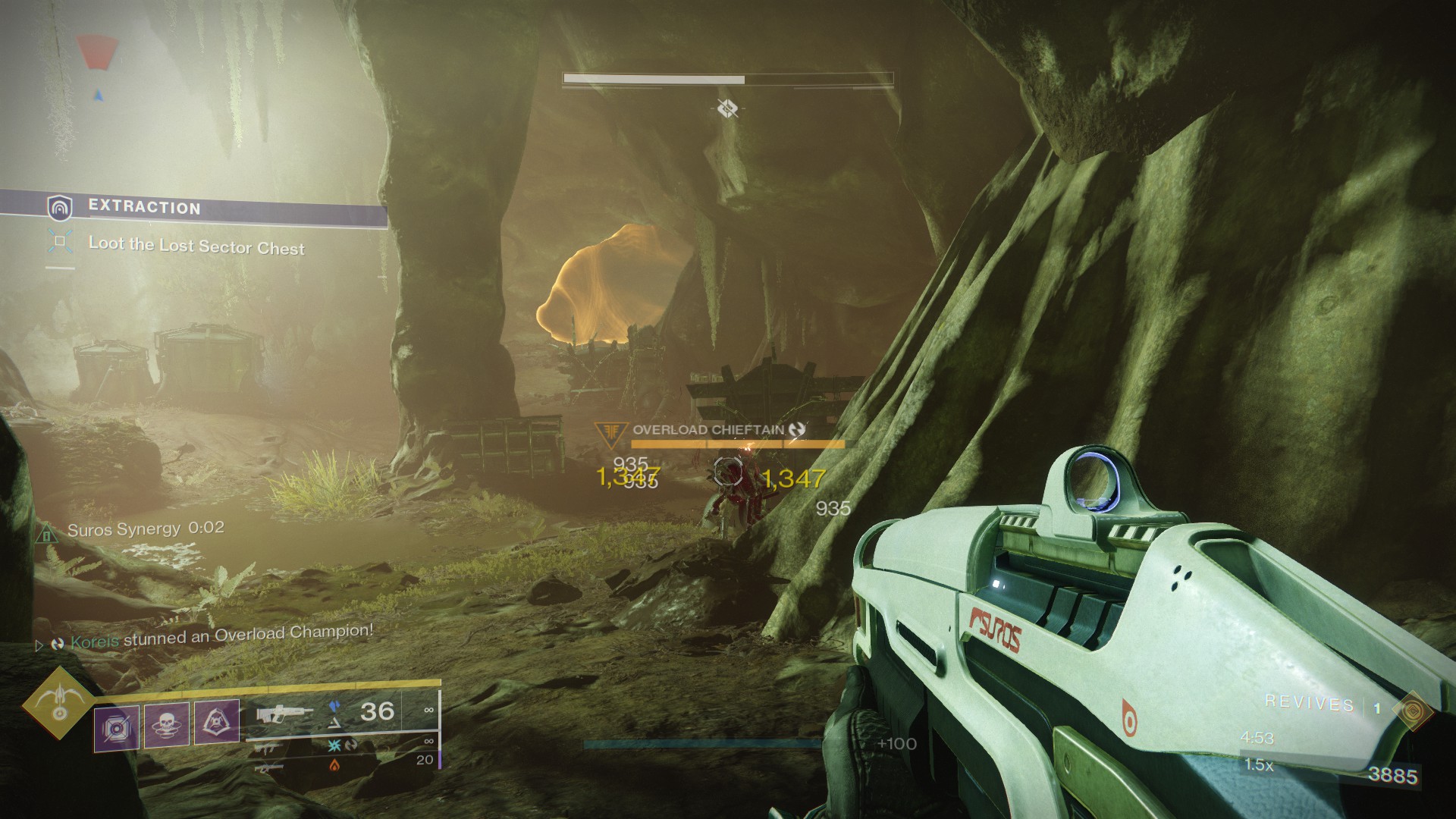Use the purple hooded class ability icon
1456x819 pixels.
[x=217, y=722]
